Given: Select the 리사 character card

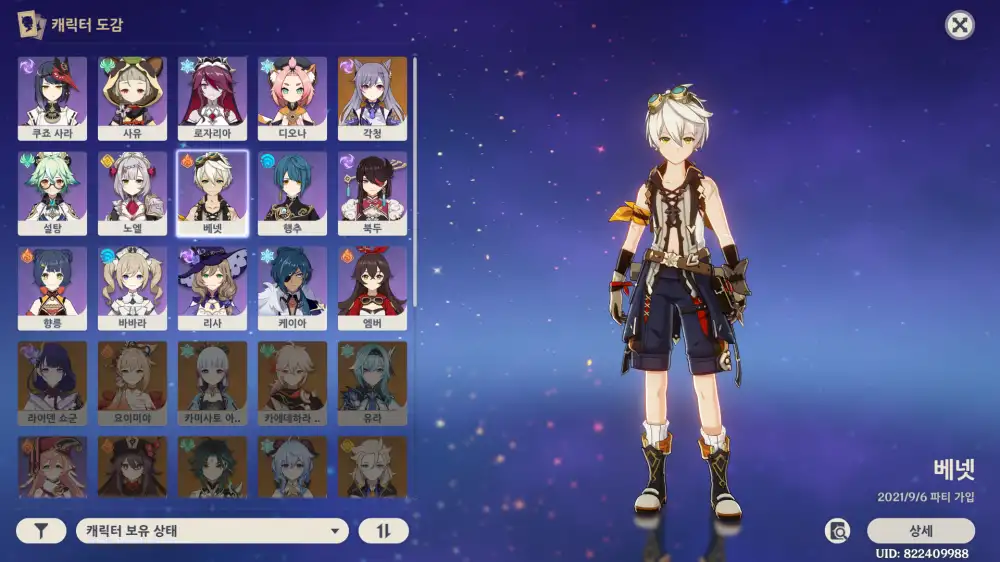Looking at the screenshot, I should (x=212, y=288).
